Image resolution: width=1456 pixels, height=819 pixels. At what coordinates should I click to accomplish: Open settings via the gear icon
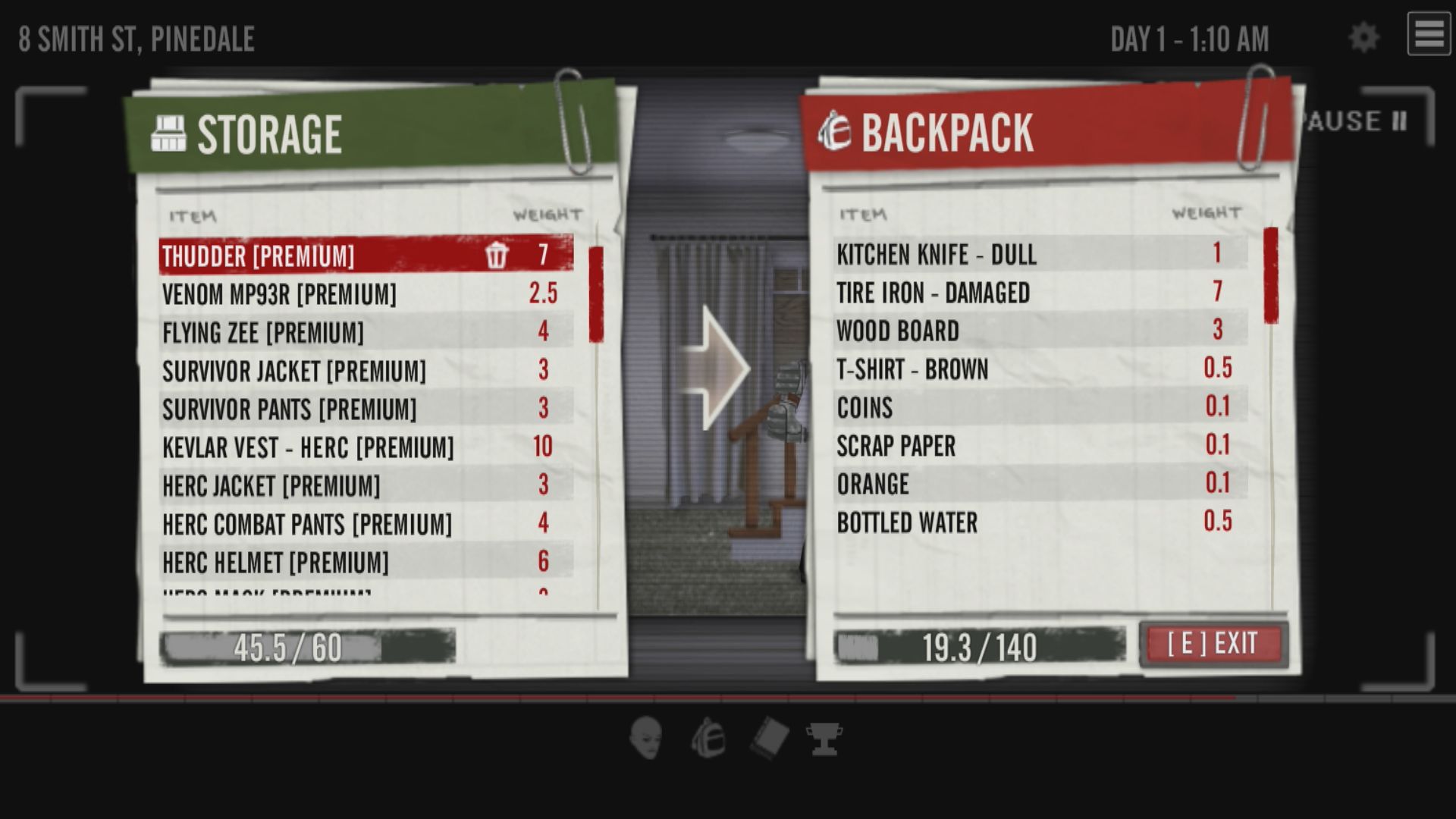pyautogui.click(x=1363, y=37)
